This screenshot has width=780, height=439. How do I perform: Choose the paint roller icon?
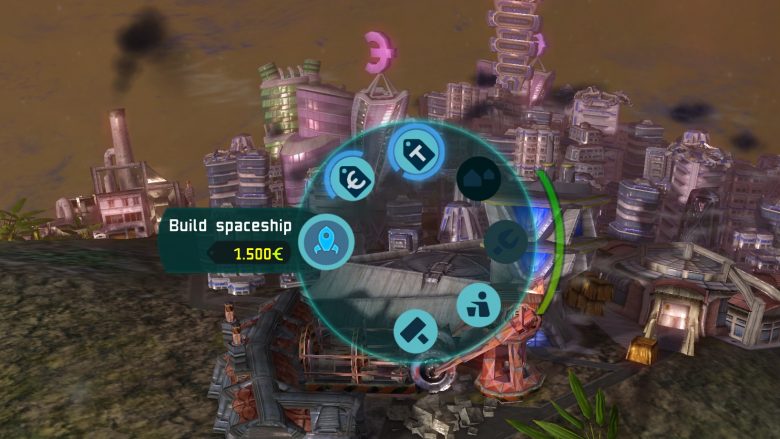[415, 330]
